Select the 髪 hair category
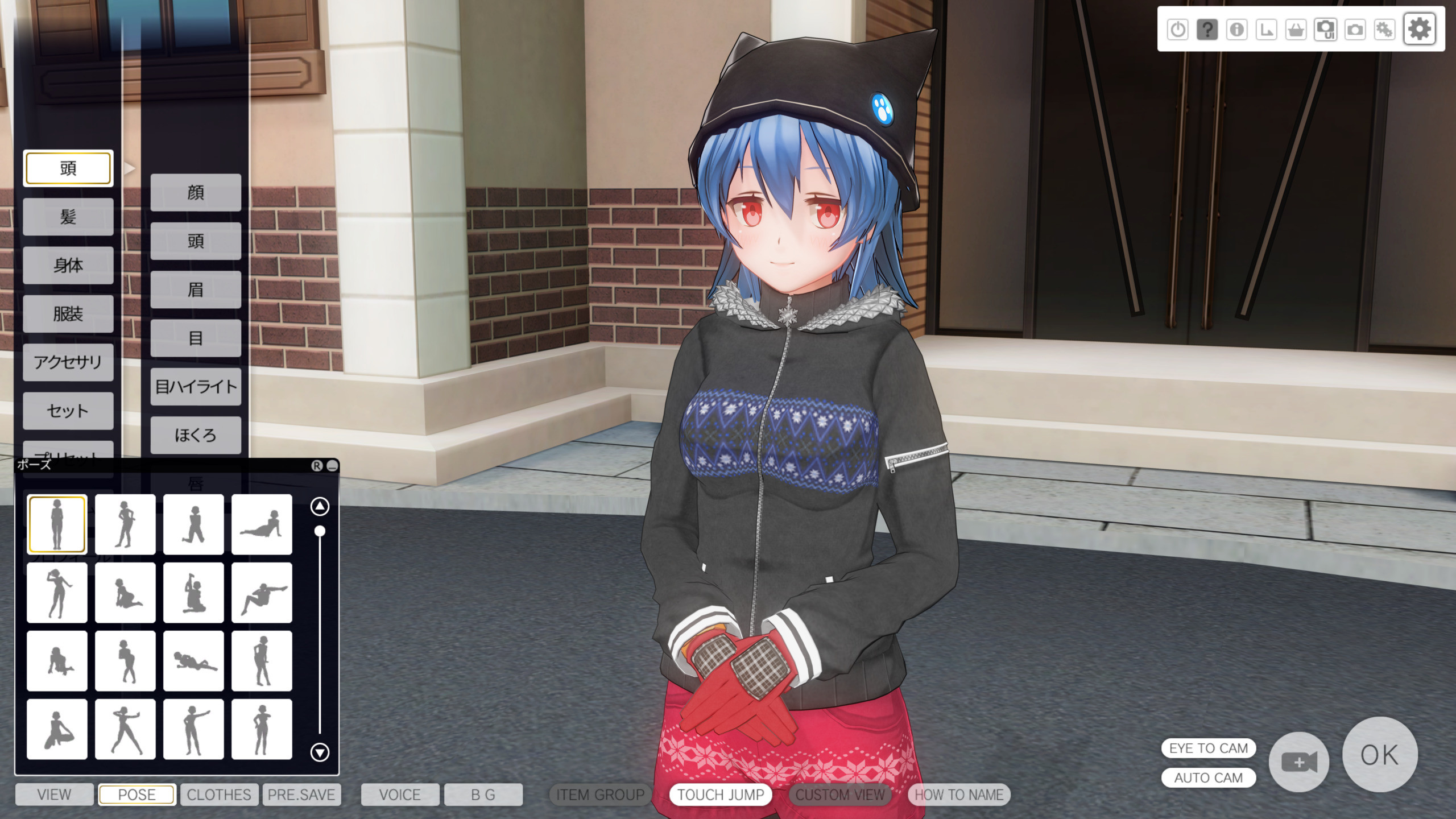 (x=68, y=217)
